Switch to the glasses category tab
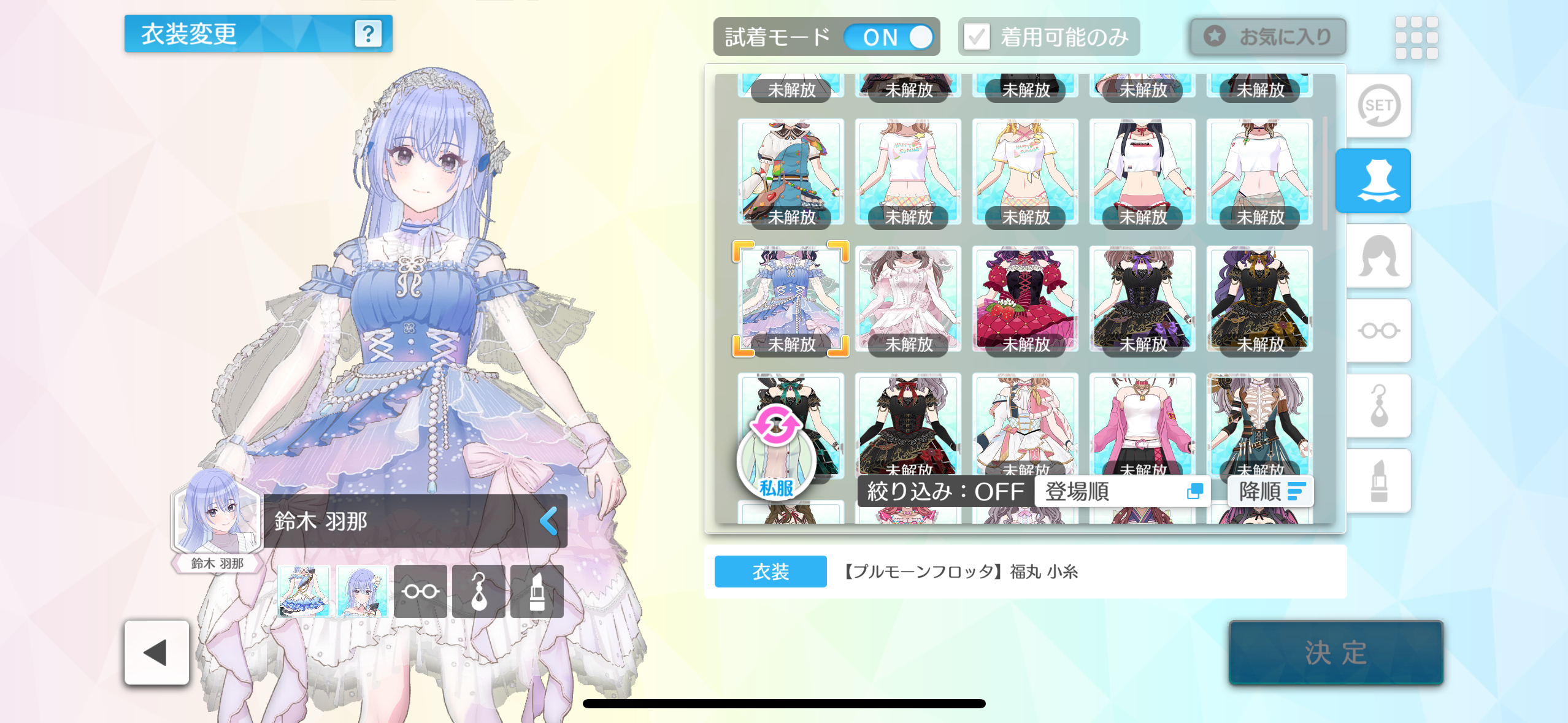 (x=1378, y=331)
